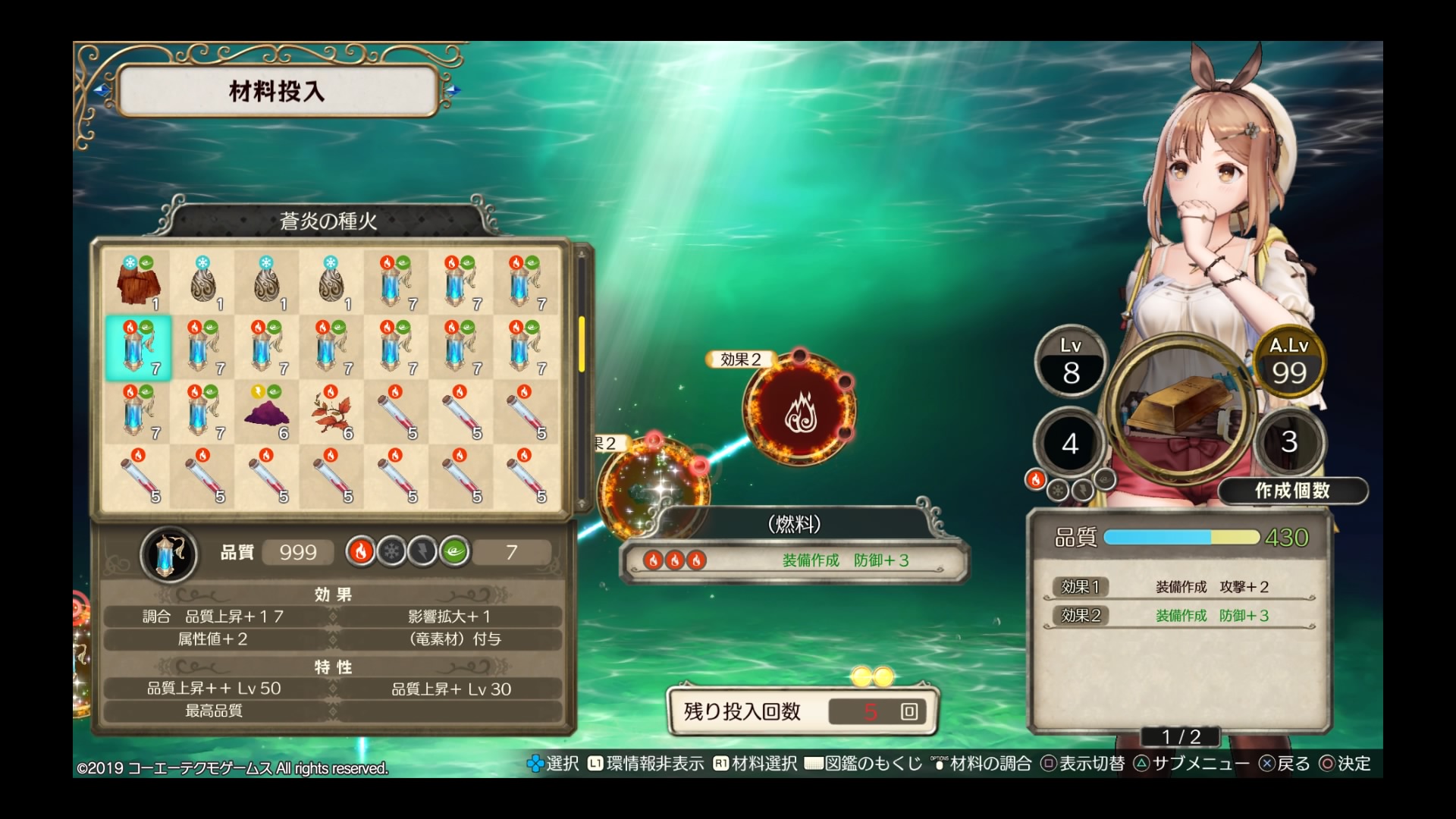
Task: Select the red leafy plant material
Action: tap(331, 412)
